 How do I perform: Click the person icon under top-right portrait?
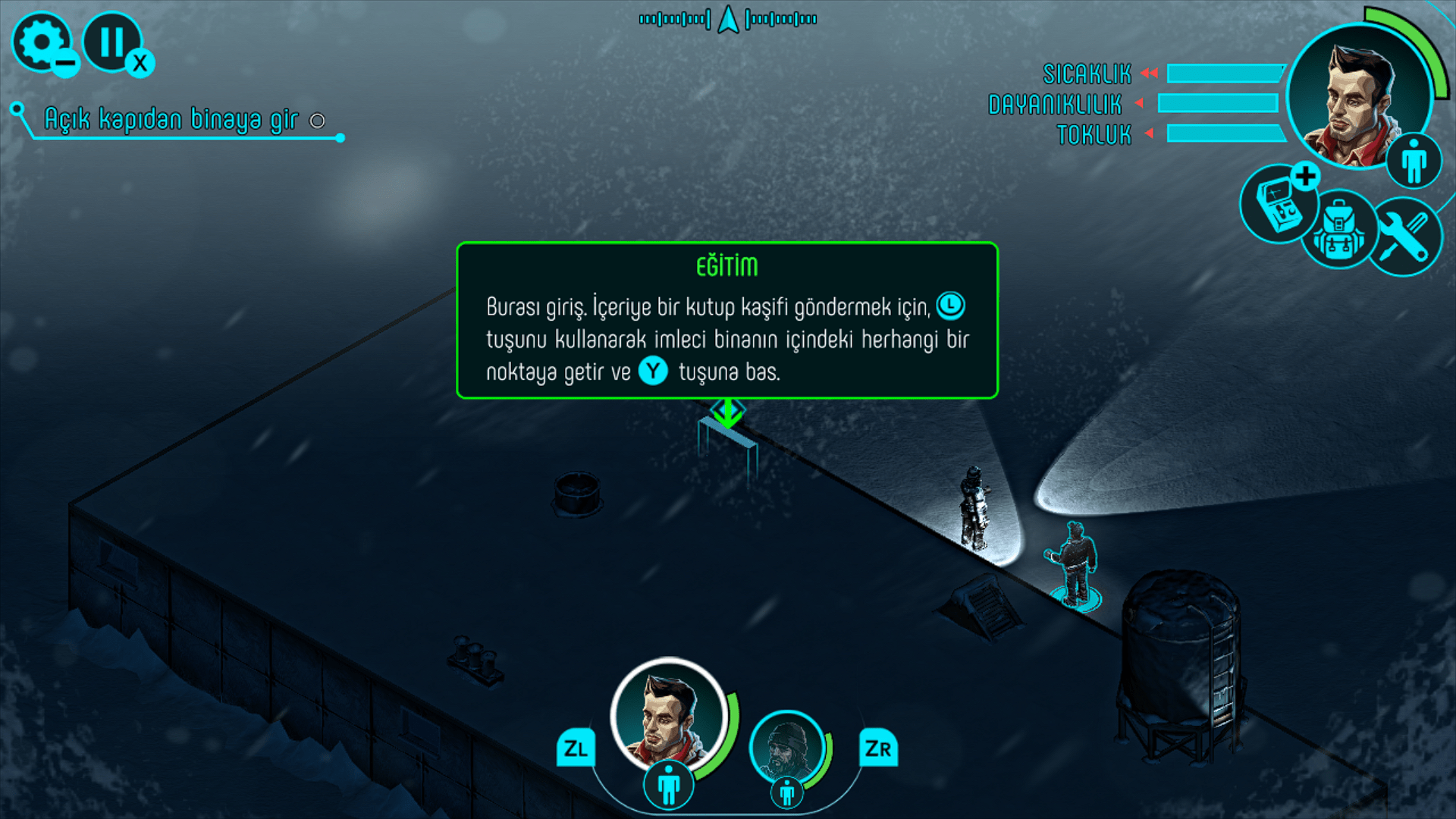[1414, 161]
